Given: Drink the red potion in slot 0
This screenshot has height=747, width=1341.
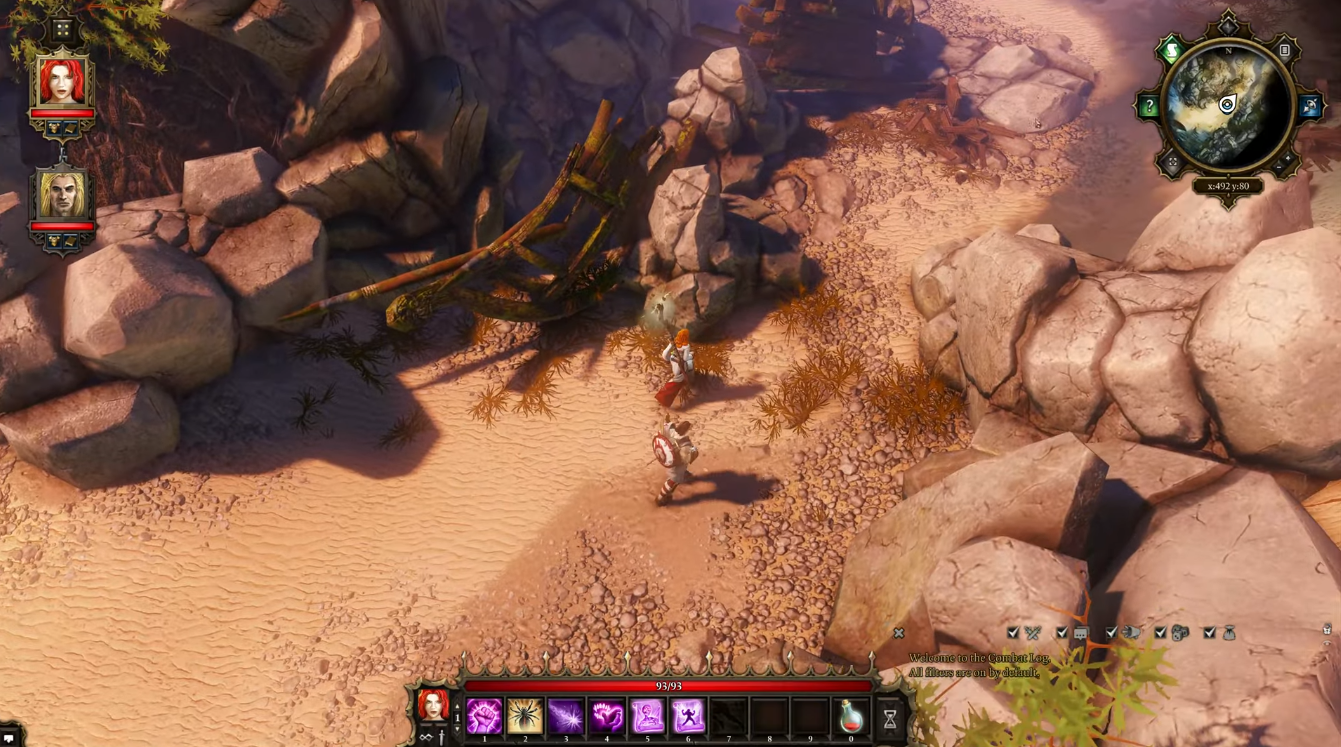Looking at the screenshot, I should coord(851,716).
